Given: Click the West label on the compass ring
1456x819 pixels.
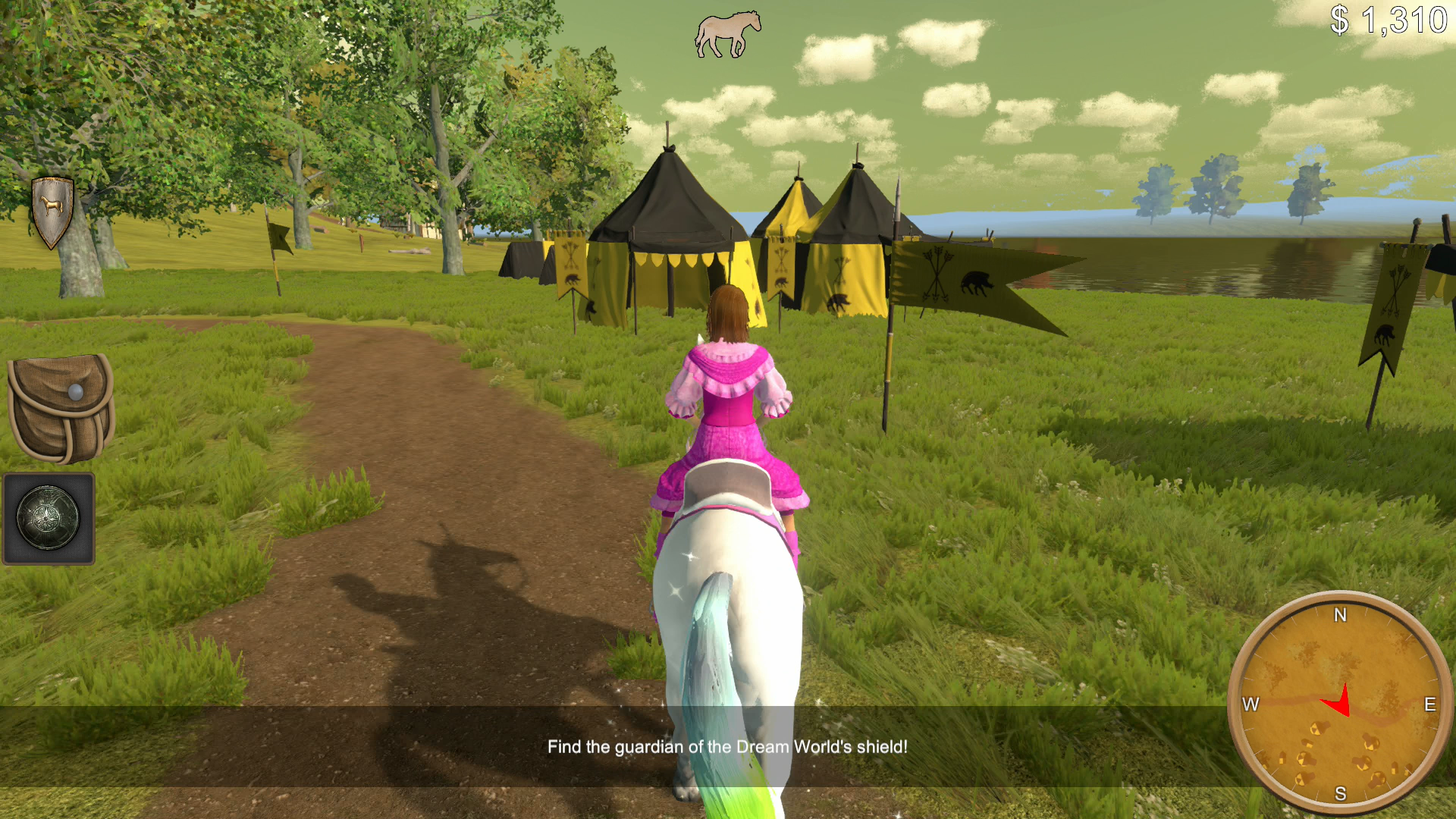Looking at the screenshot, I should click(1252, 704).
